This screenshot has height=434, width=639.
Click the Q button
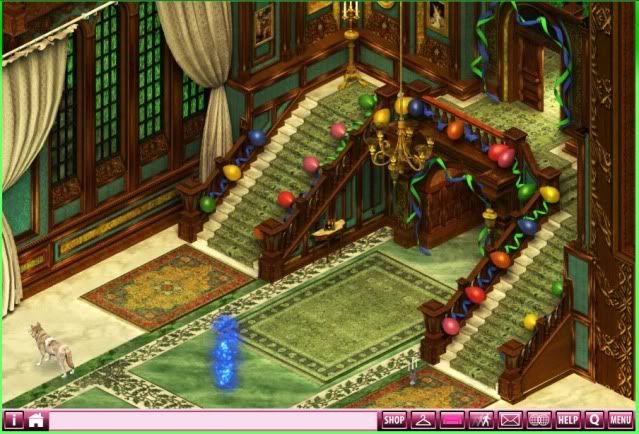coord(594,420)
